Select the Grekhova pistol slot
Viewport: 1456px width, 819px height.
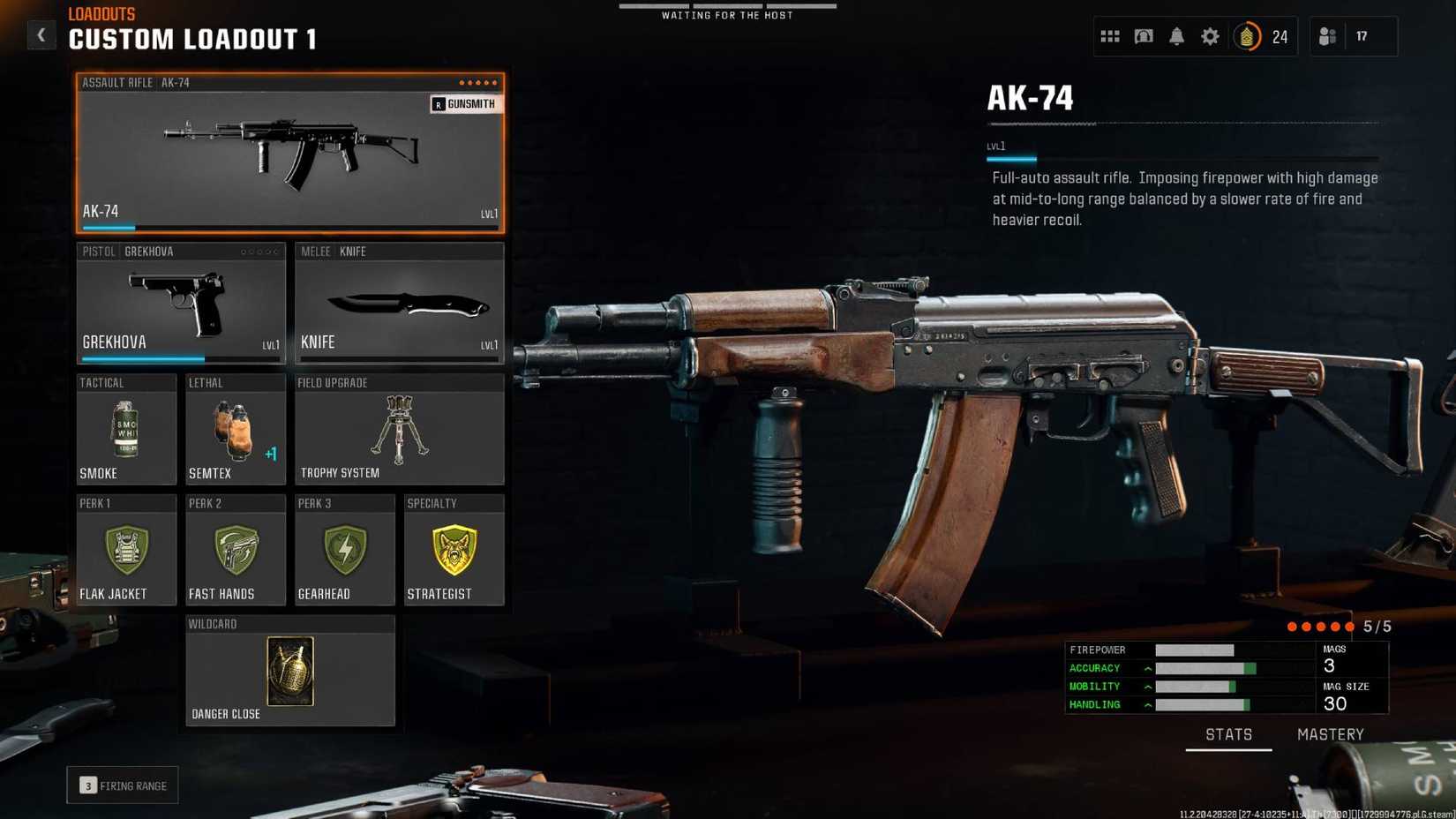[181, 303]
